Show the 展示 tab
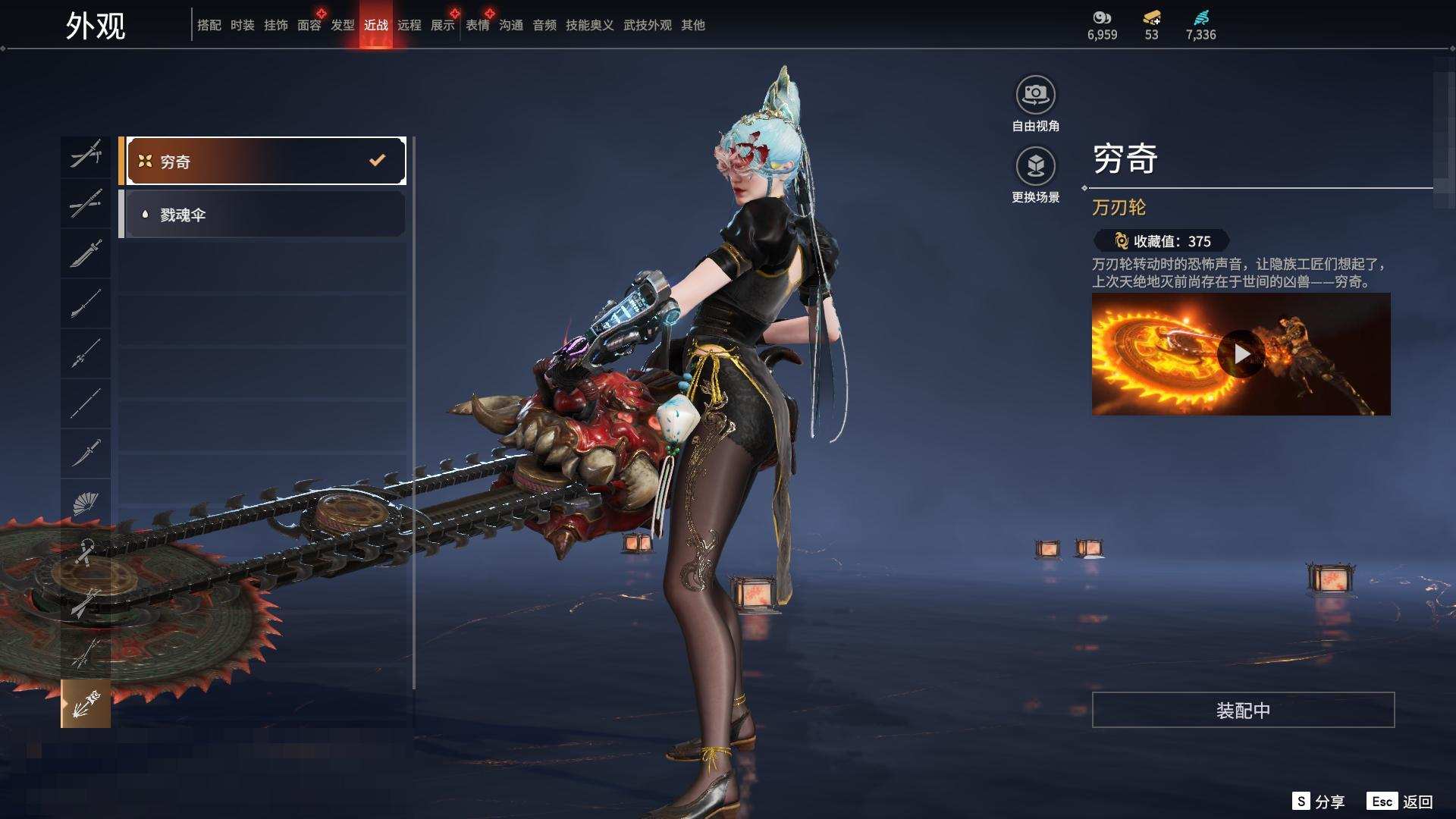The width and height of the screenshot is (1456, 819). pyautogui.click(x=443, y=25)
